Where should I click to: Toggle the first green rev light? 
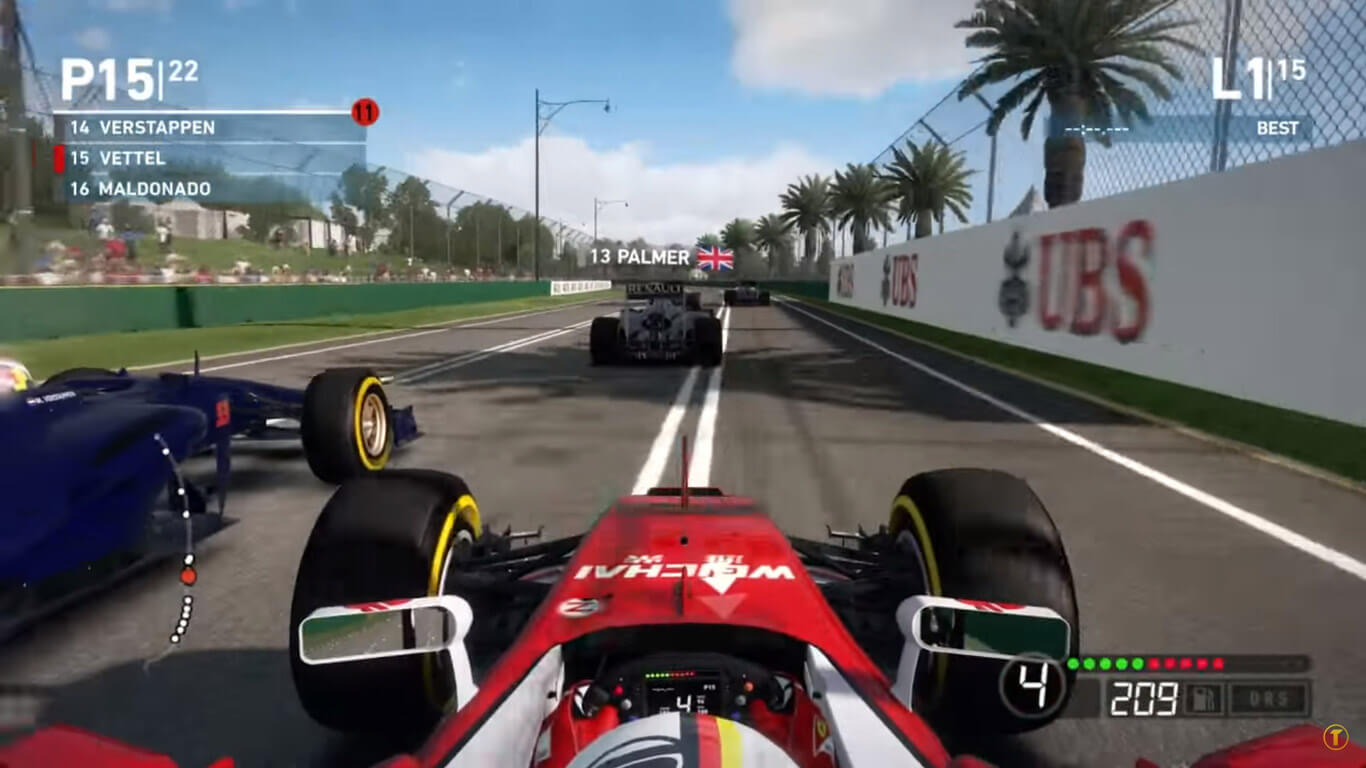click(x=1072, y=663)
